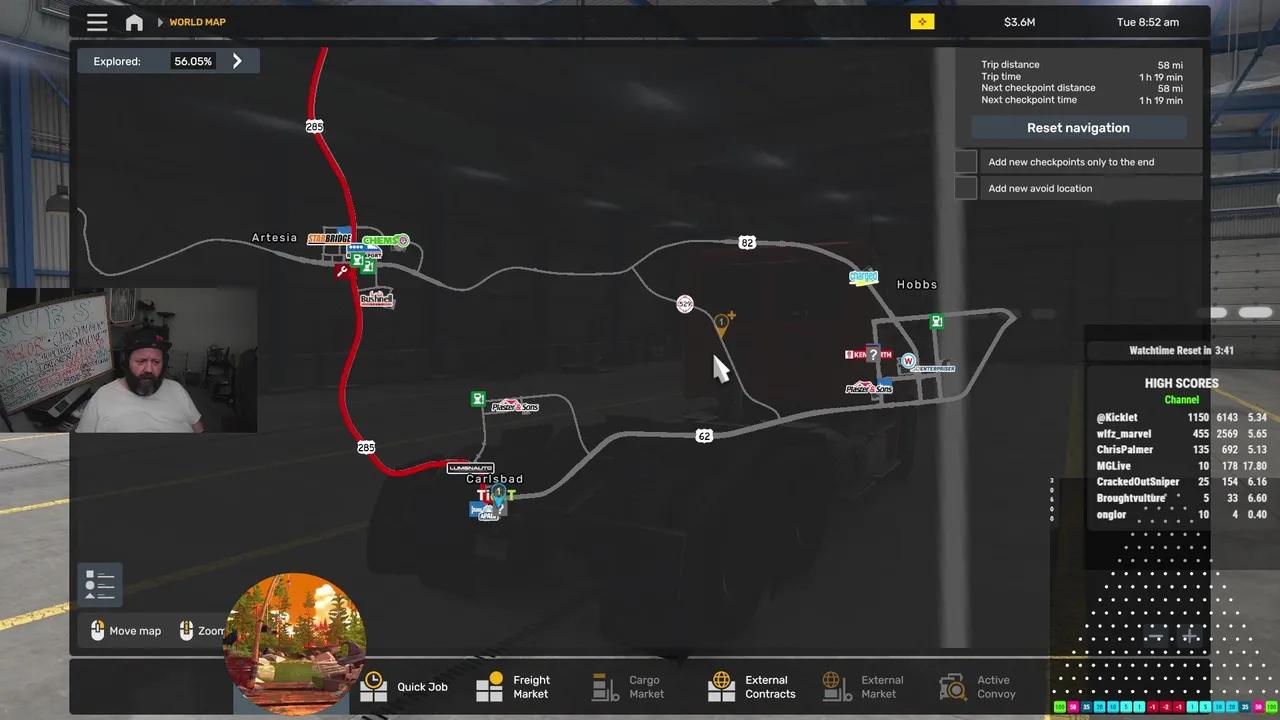Open the hamburger menu
Viewport: 1280px width, 720px height.
[97, 21]
